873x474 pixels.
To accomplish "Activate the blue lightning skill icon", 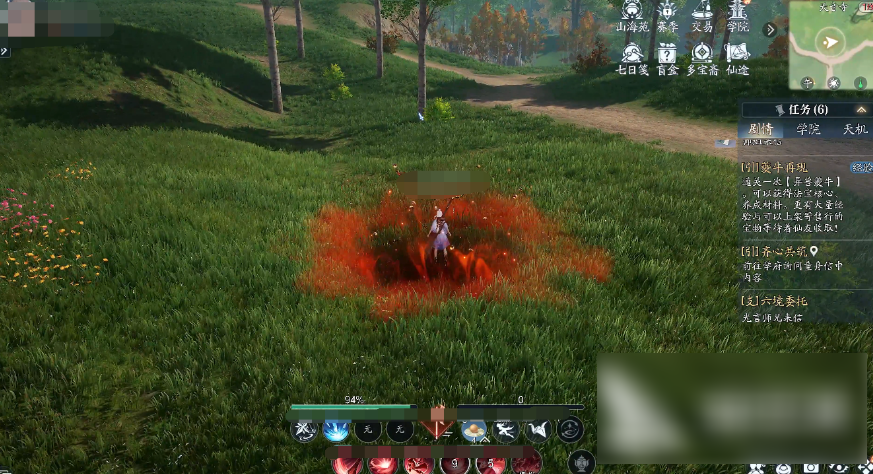I will click(x=335, y=430).
